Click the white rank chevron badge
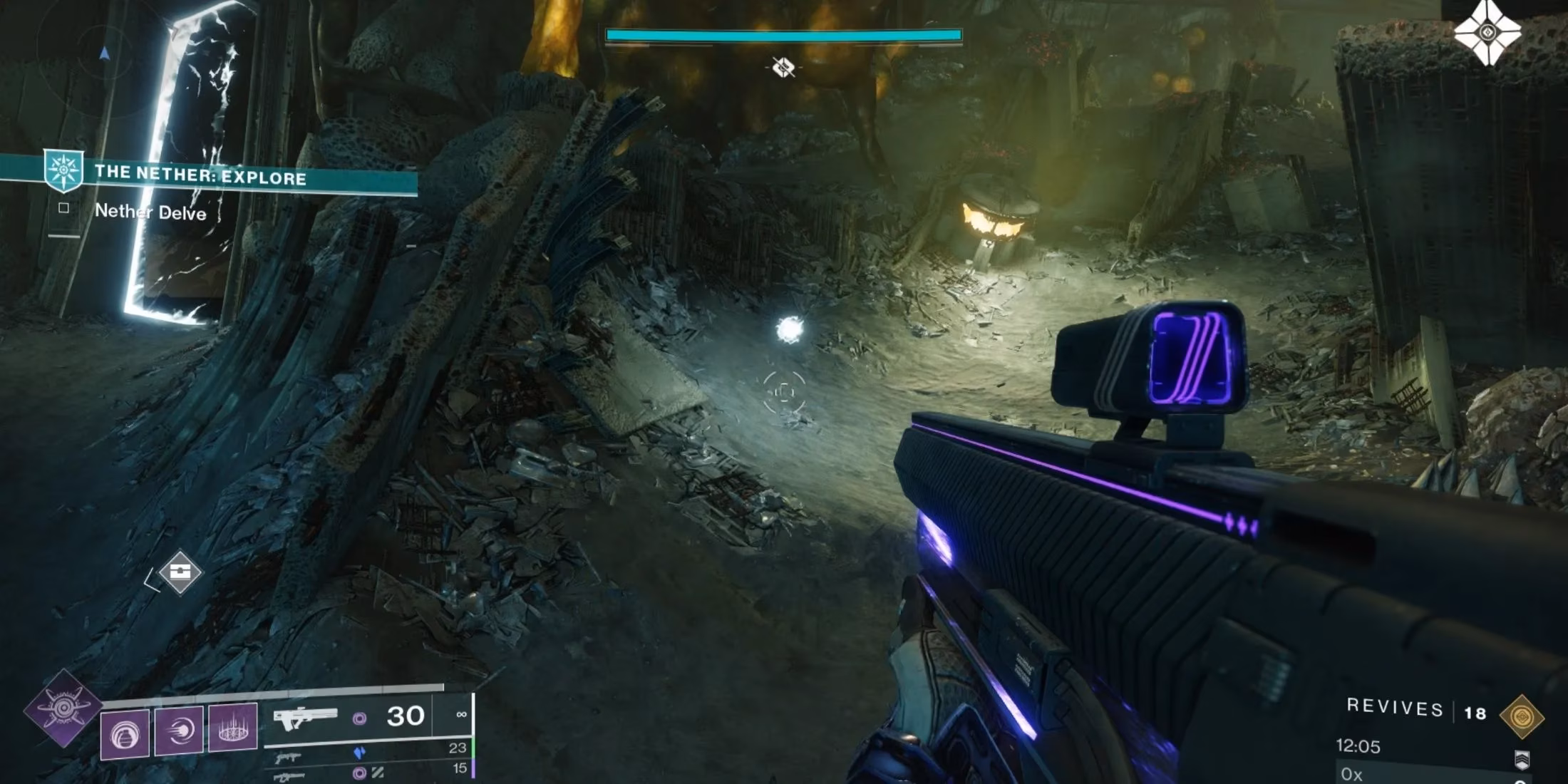This screenshot has width=1568, height=784. pyautogui.click(x=1522, y=760)
